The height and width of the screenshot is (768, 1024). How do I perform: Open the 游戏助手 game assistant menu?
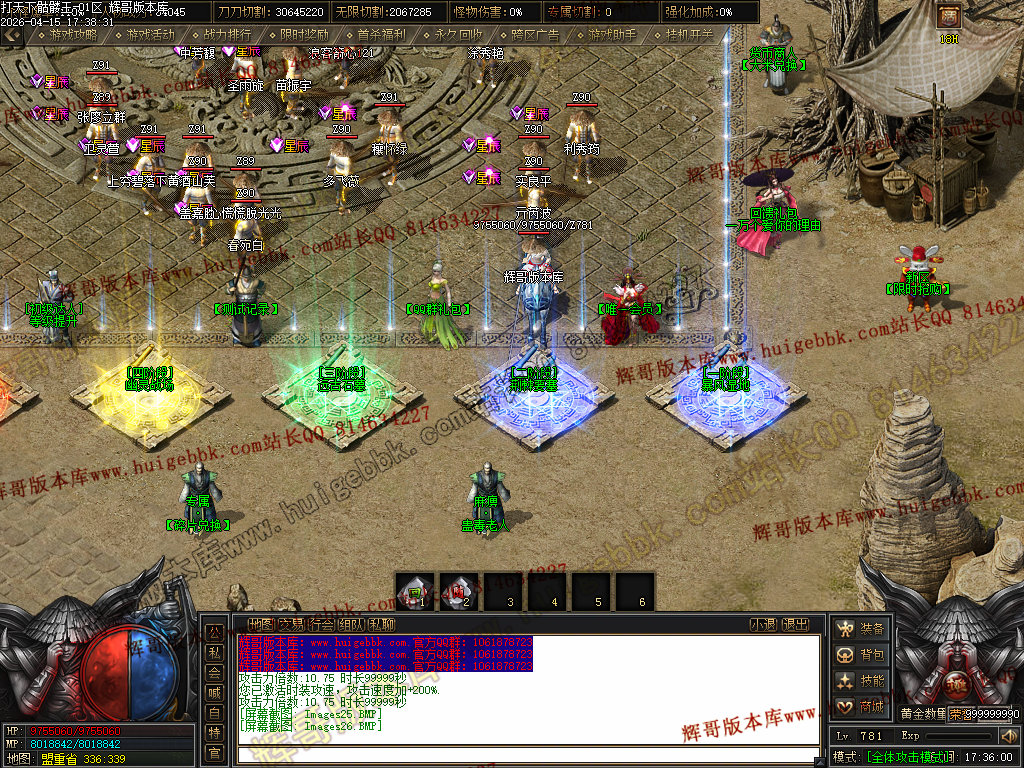(x=612, y=35)
